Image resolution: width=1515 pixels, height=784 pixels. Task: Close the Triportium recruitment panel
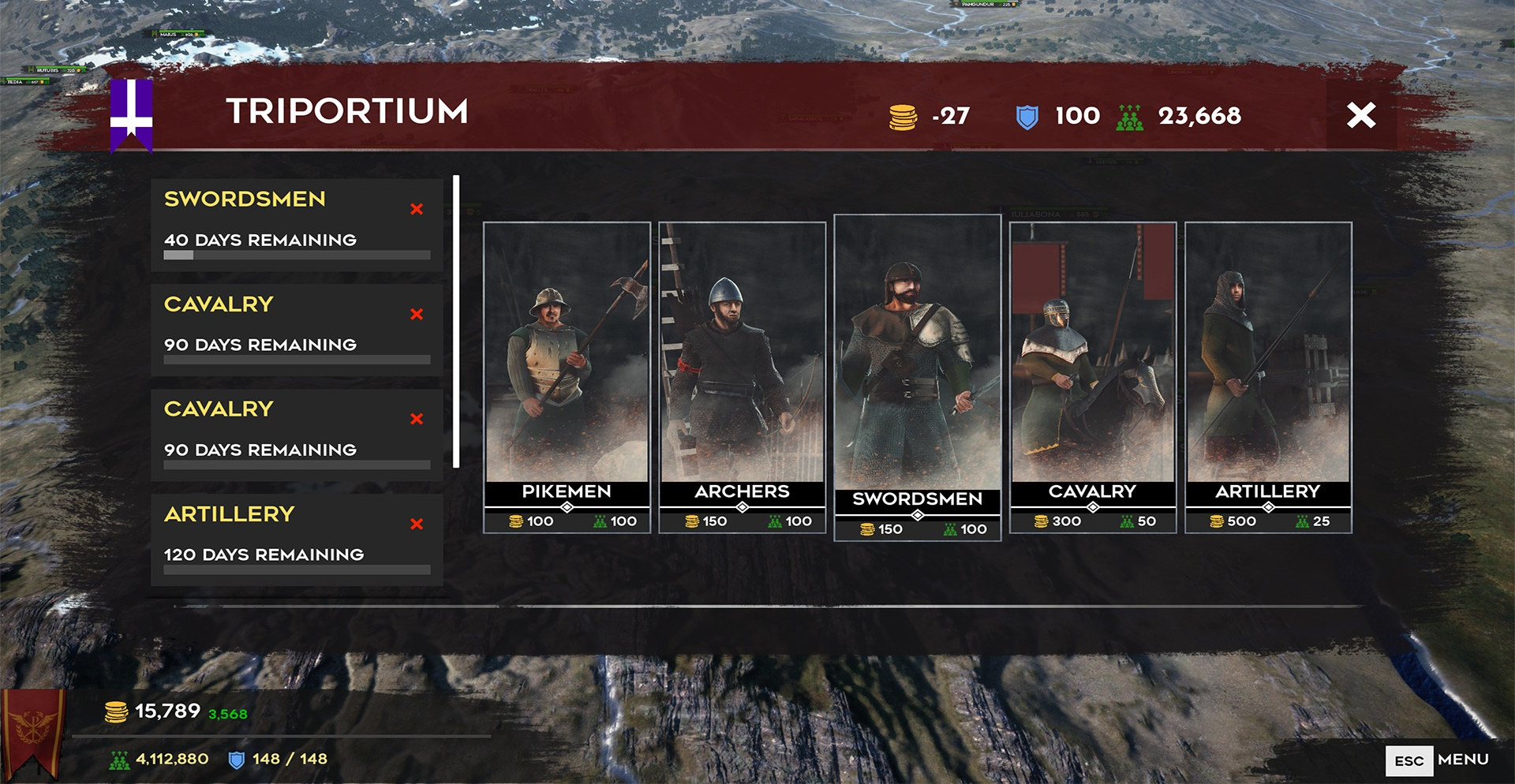(1360, 115)
